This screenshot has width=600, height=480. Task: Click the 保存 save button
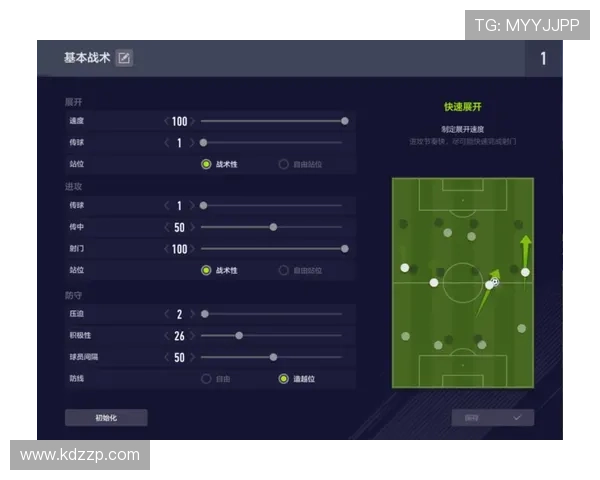(492, 417)
